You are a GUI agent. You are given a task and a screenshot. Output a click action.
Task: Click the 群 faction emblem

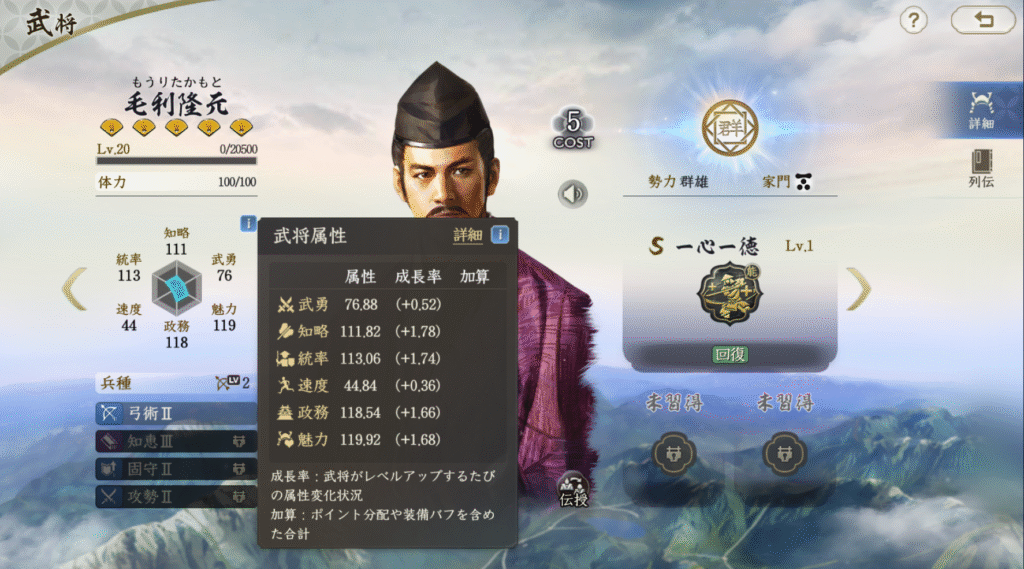pyautogui.click(x=730, y=128)
